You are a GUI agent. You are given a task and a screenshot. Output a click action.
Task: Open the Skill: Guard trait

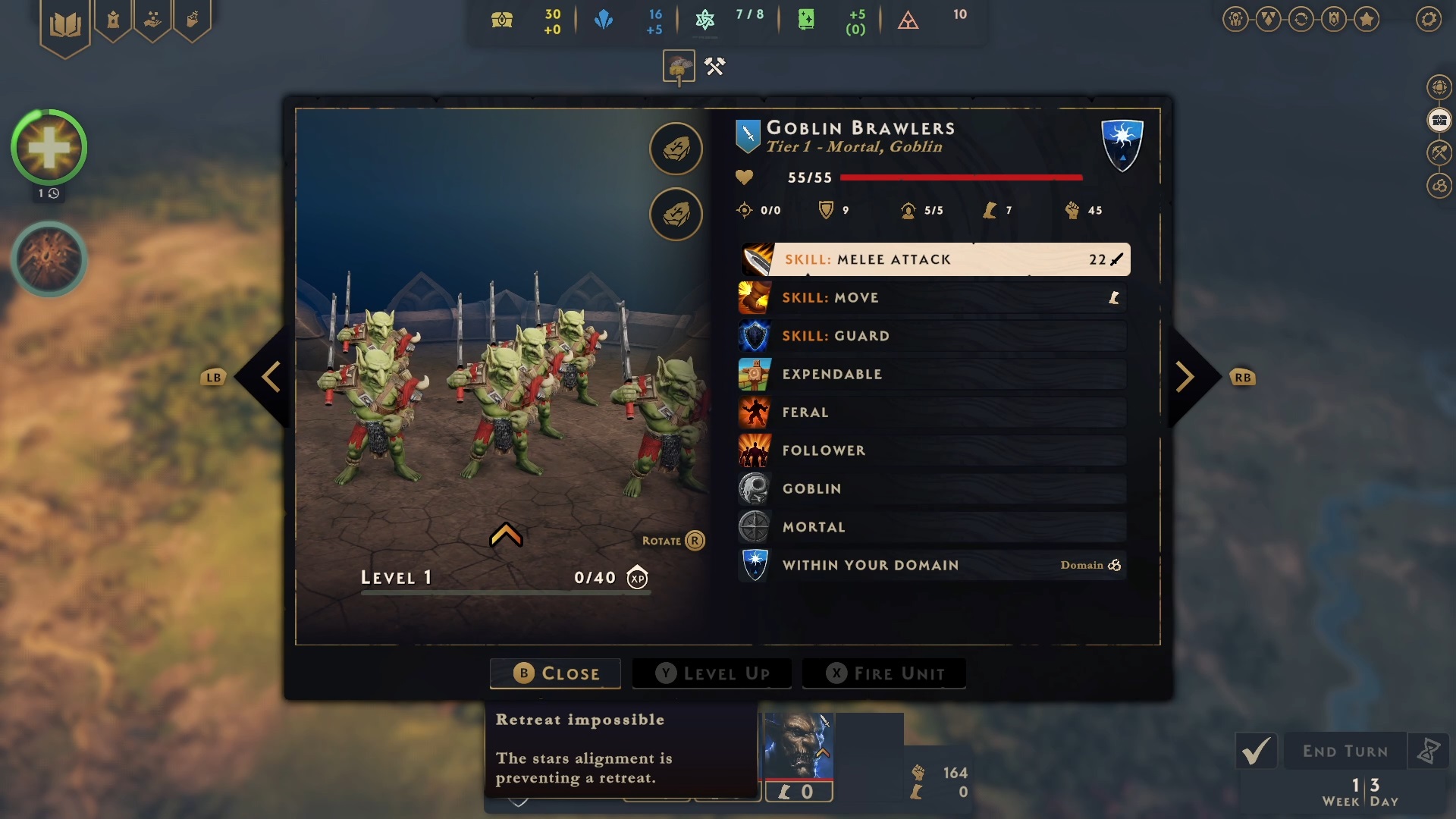pos(932,336)
